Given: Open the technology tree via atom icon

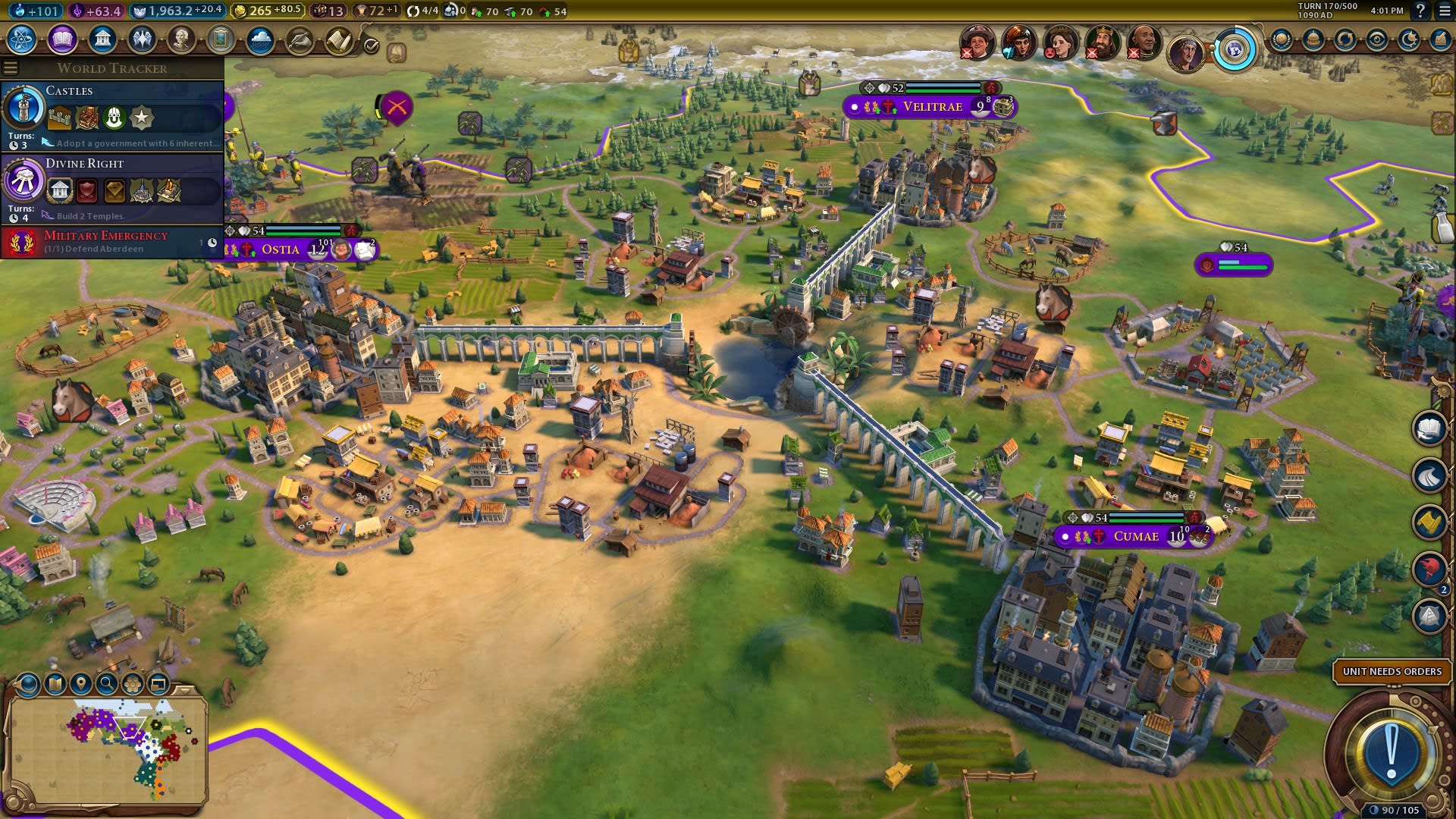Looking at the screenshot, I should (x=22, y=39).
